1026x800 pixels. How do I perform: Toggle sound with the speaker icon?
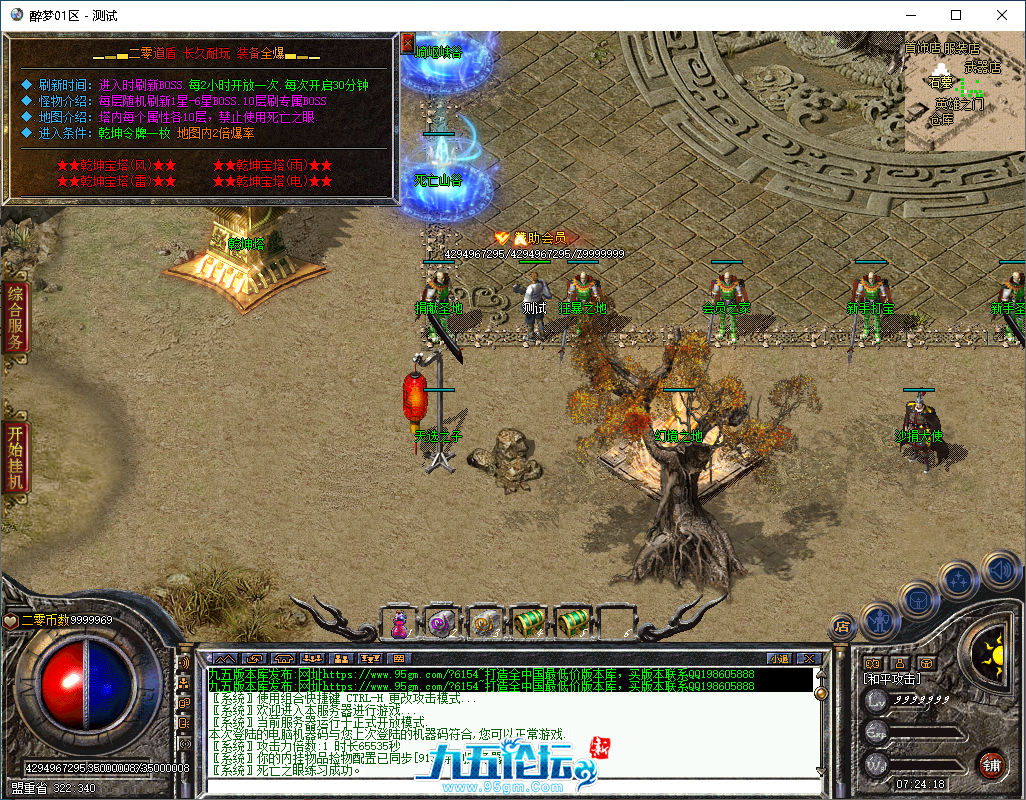coord(999,570)
